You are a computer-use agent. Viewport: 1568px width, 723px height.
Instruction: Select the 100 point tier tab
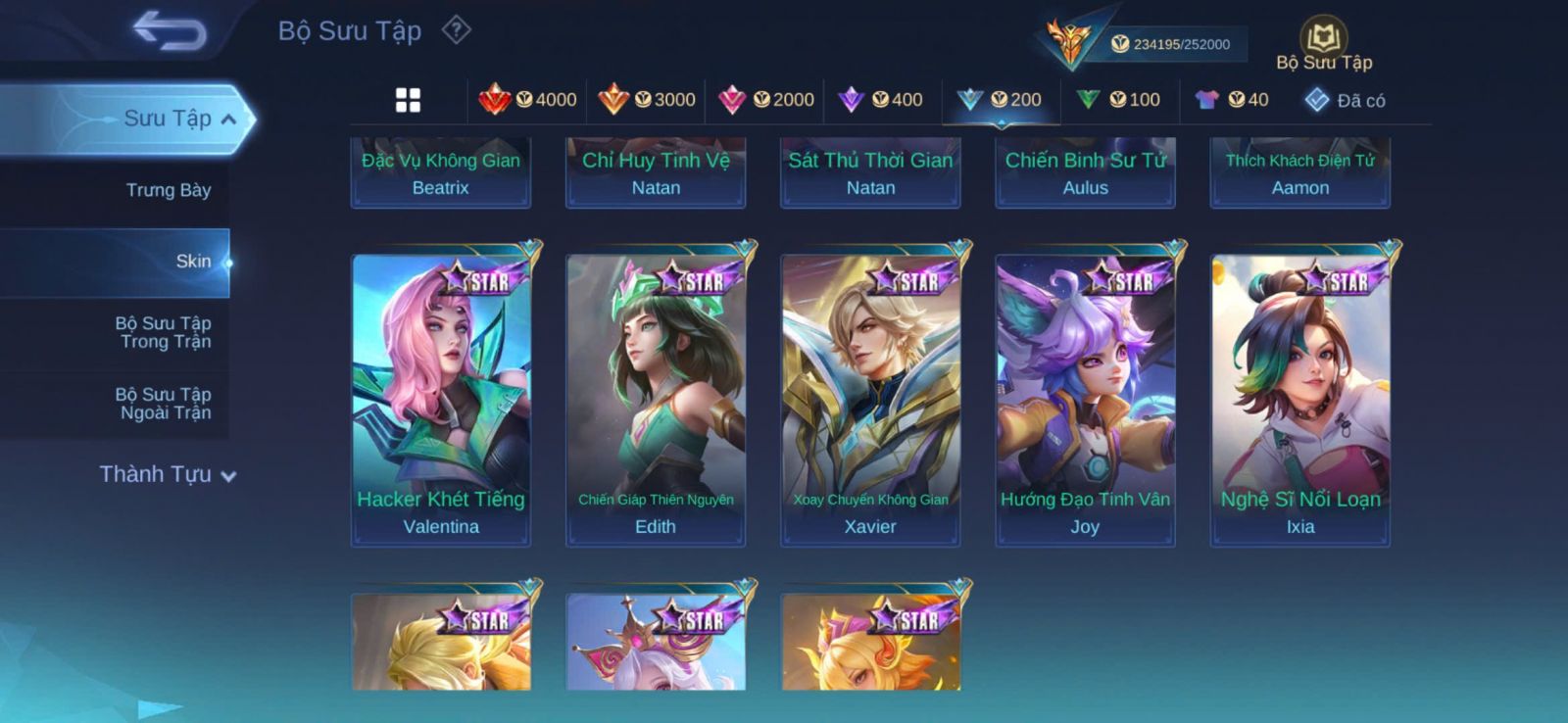(1118, 100)
